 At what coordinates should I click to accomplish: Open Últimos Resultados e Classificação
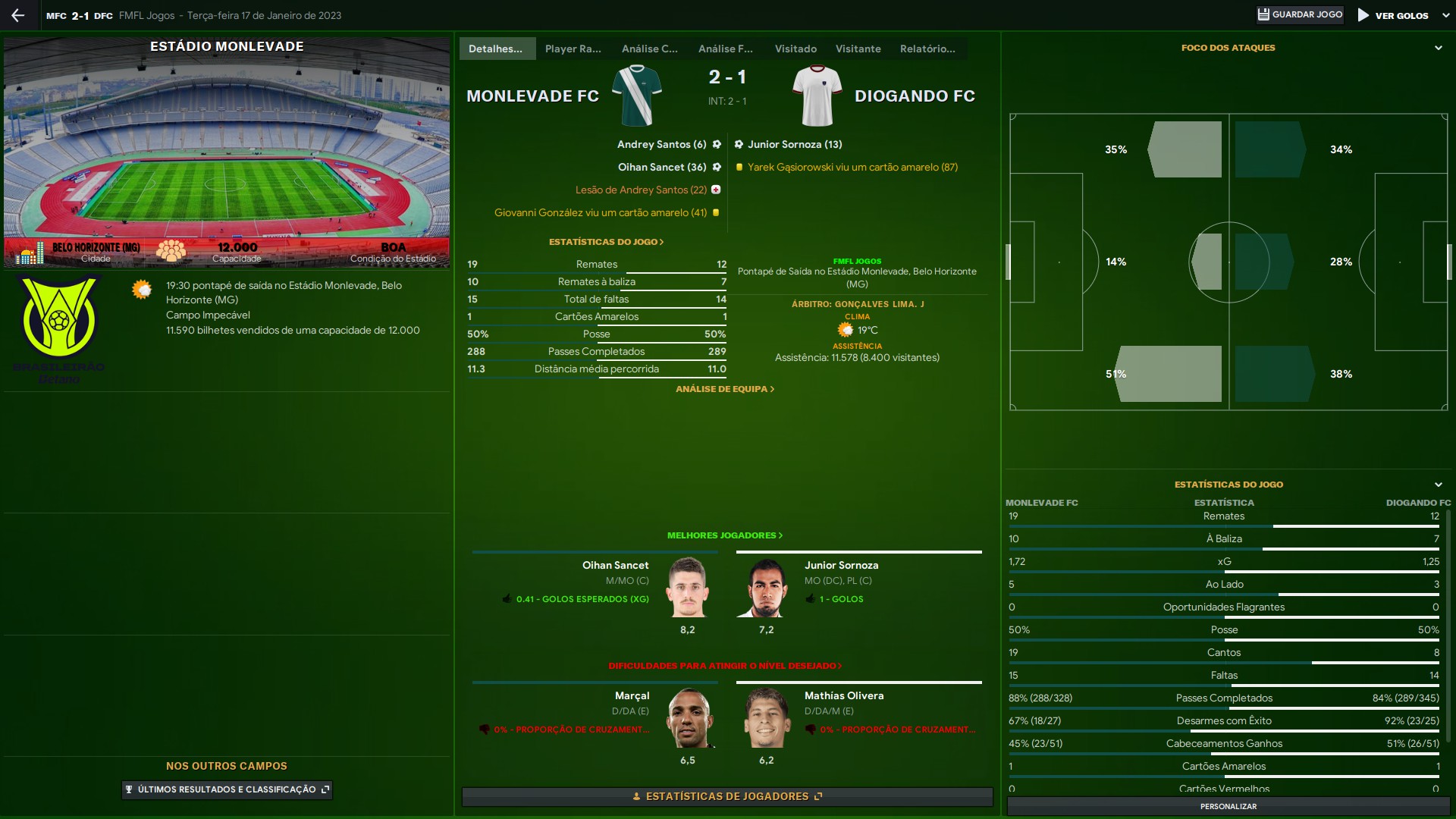227,789
